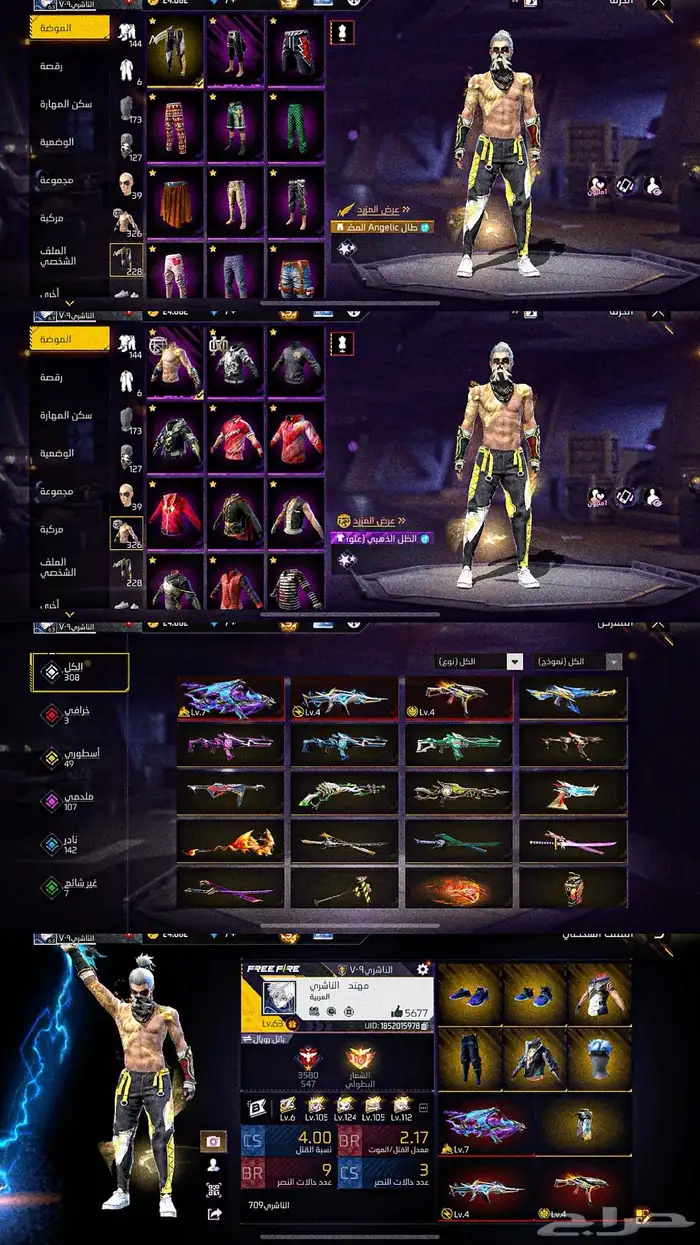Share the profile with the arrow icon
700x1245 pixels.
coord(213,1213)
